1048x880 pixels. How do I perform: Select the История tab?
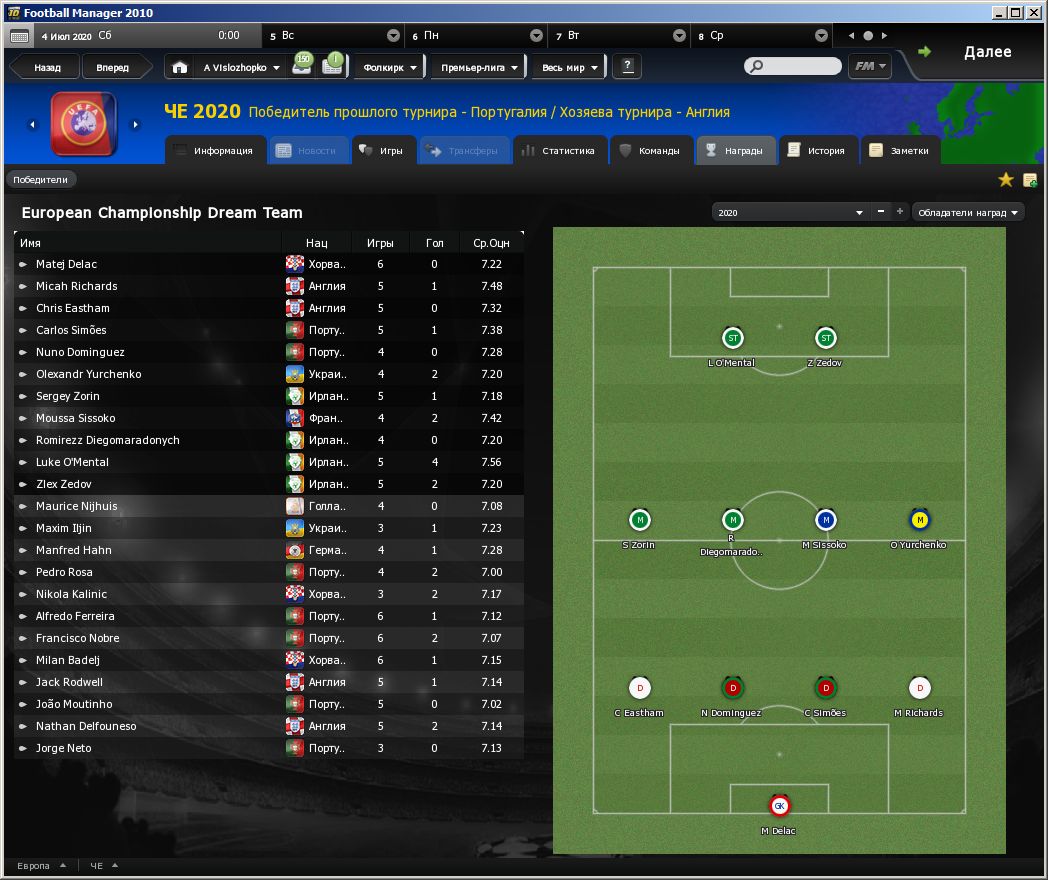[x=817, y=151]
